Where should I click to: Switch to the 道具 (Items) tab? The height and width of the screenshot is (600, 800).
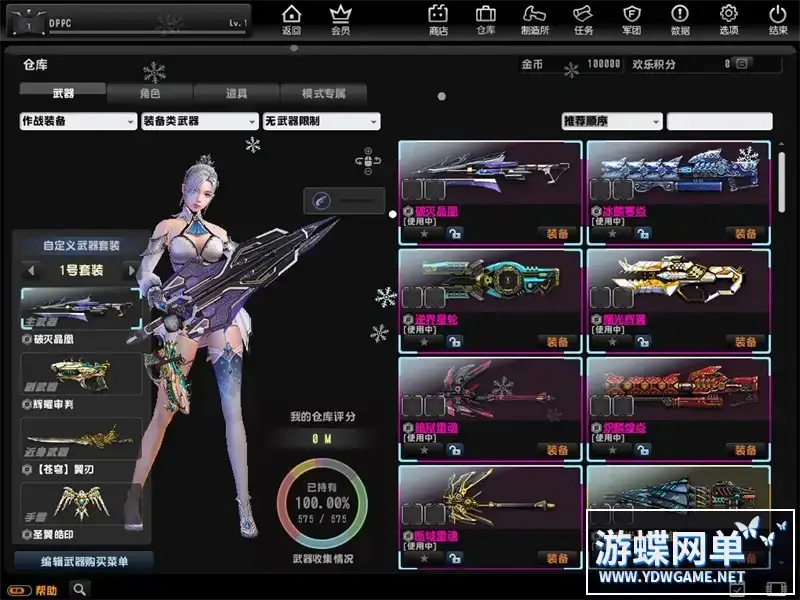click(x=236, y=93)
